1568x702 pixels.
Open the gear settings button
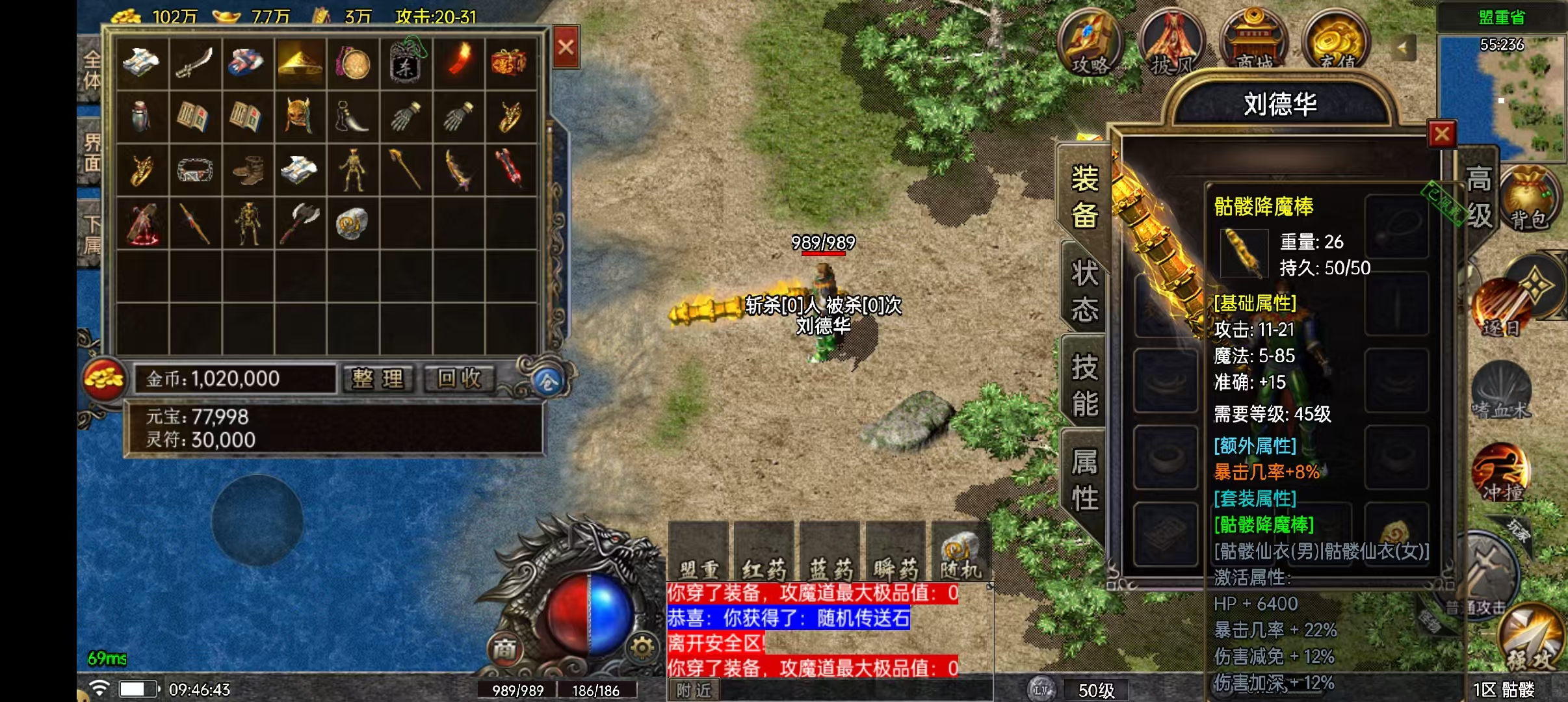click(x=642, y=647)
